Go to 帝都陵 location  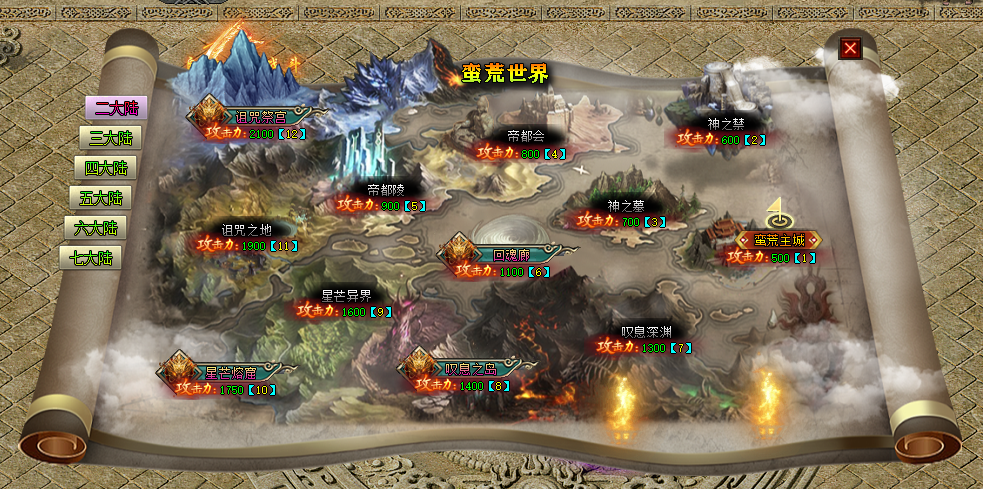(386, 189)
